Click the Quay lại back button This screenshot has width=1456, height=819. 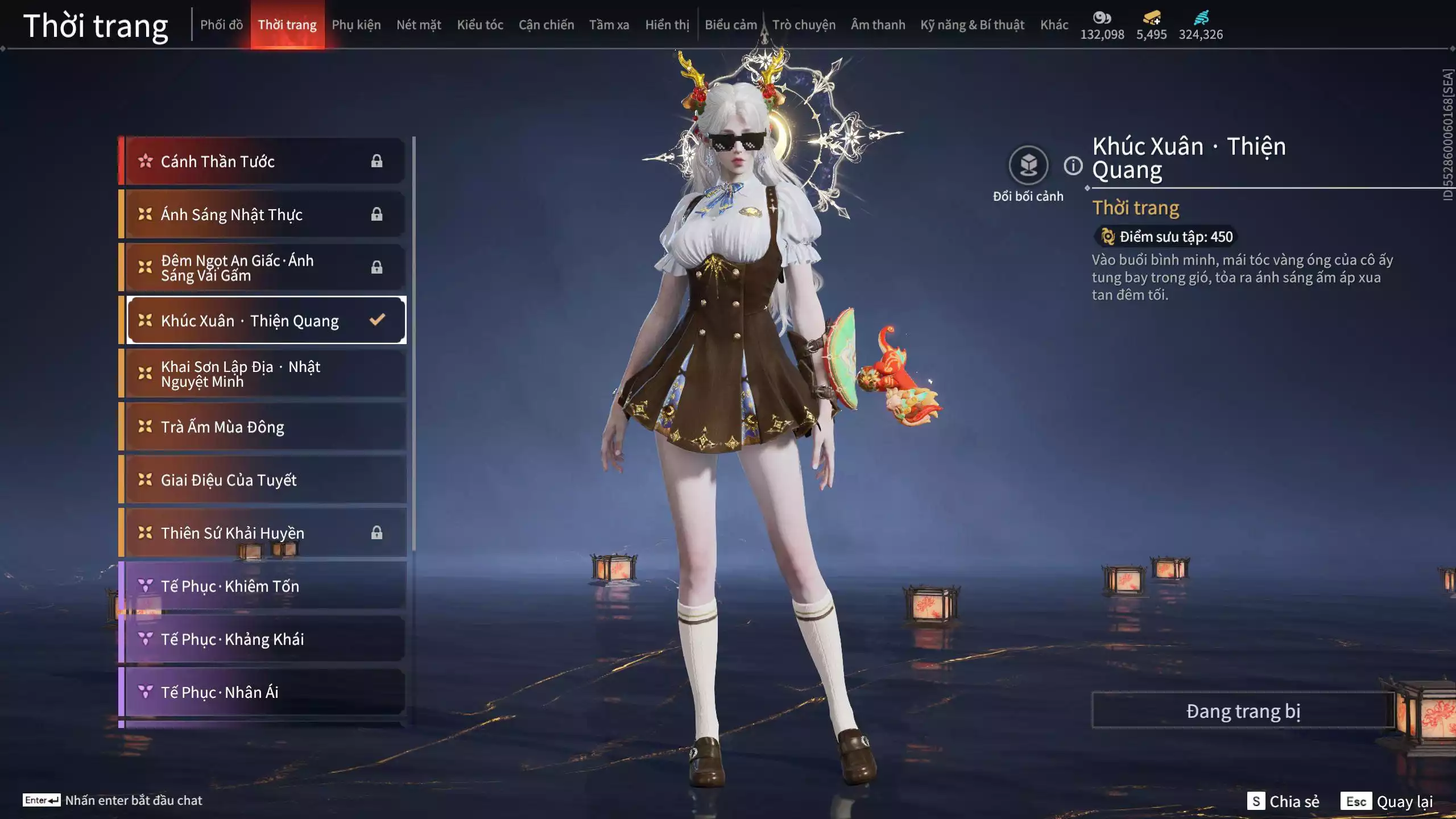[x=1387, y=801]
